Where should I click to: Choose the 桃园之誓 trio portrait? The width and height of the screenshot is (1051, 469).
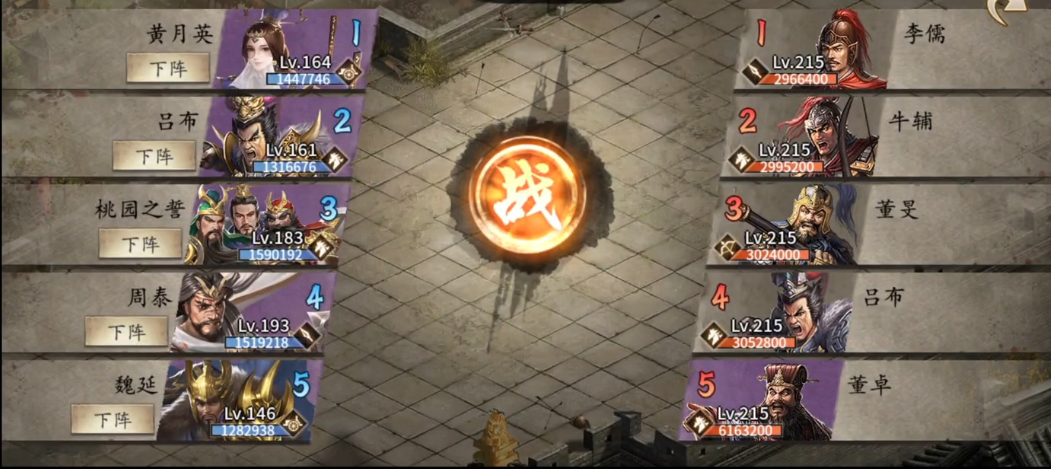260,222
